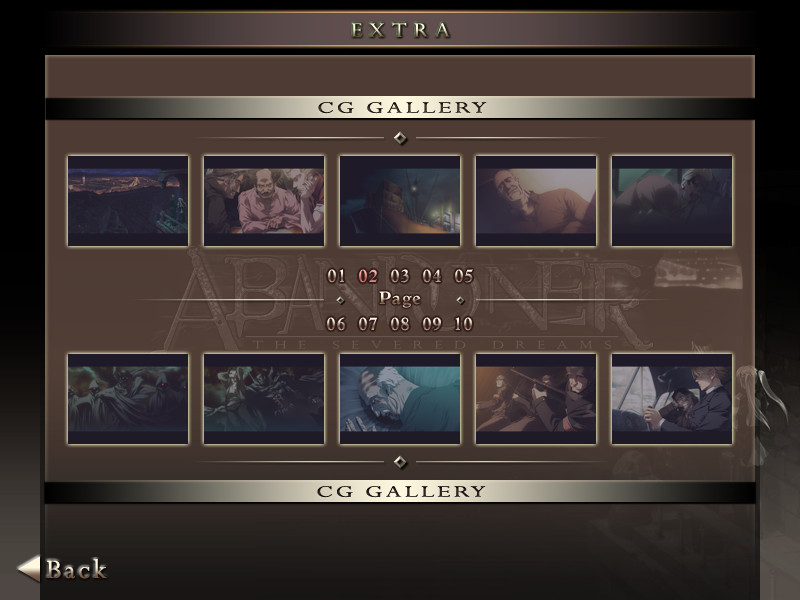The height and width of the screenshot is (600, 800).
Task: Go to gallery page 08
Action: click(400, 324)
